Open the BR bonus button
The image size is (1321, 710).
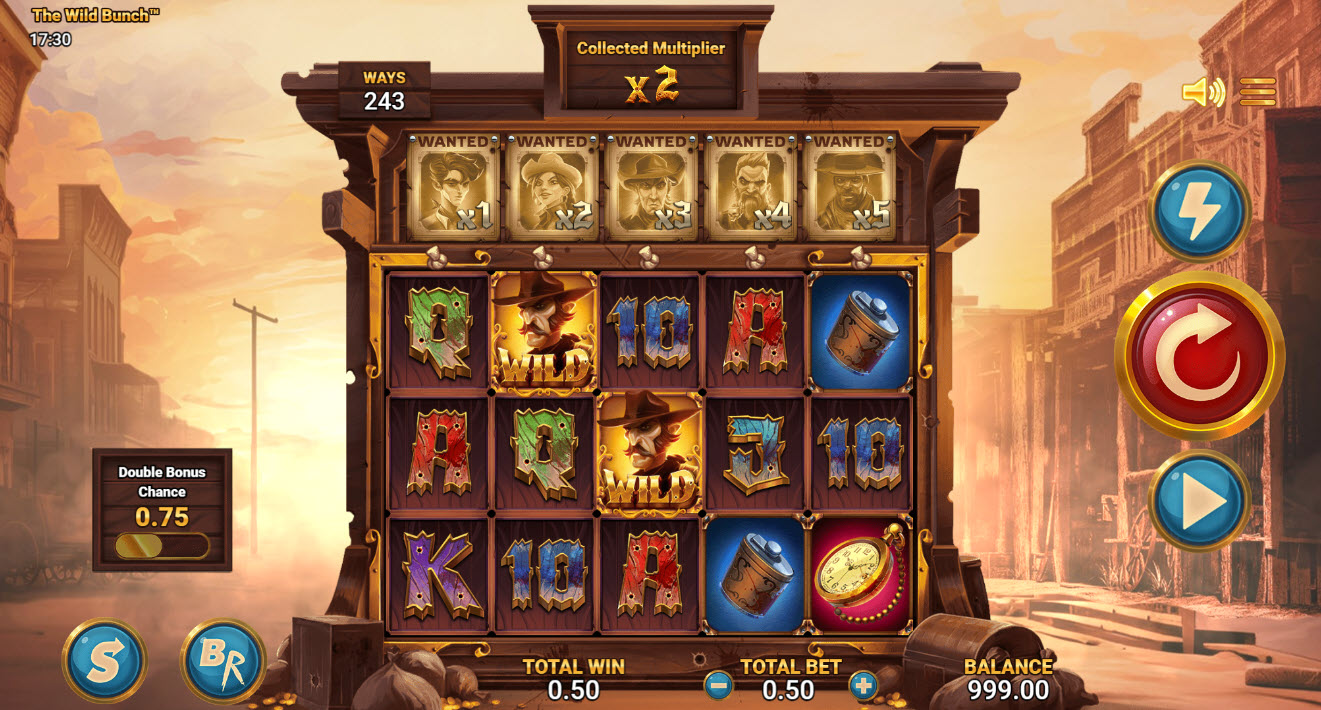pos(222,661)
